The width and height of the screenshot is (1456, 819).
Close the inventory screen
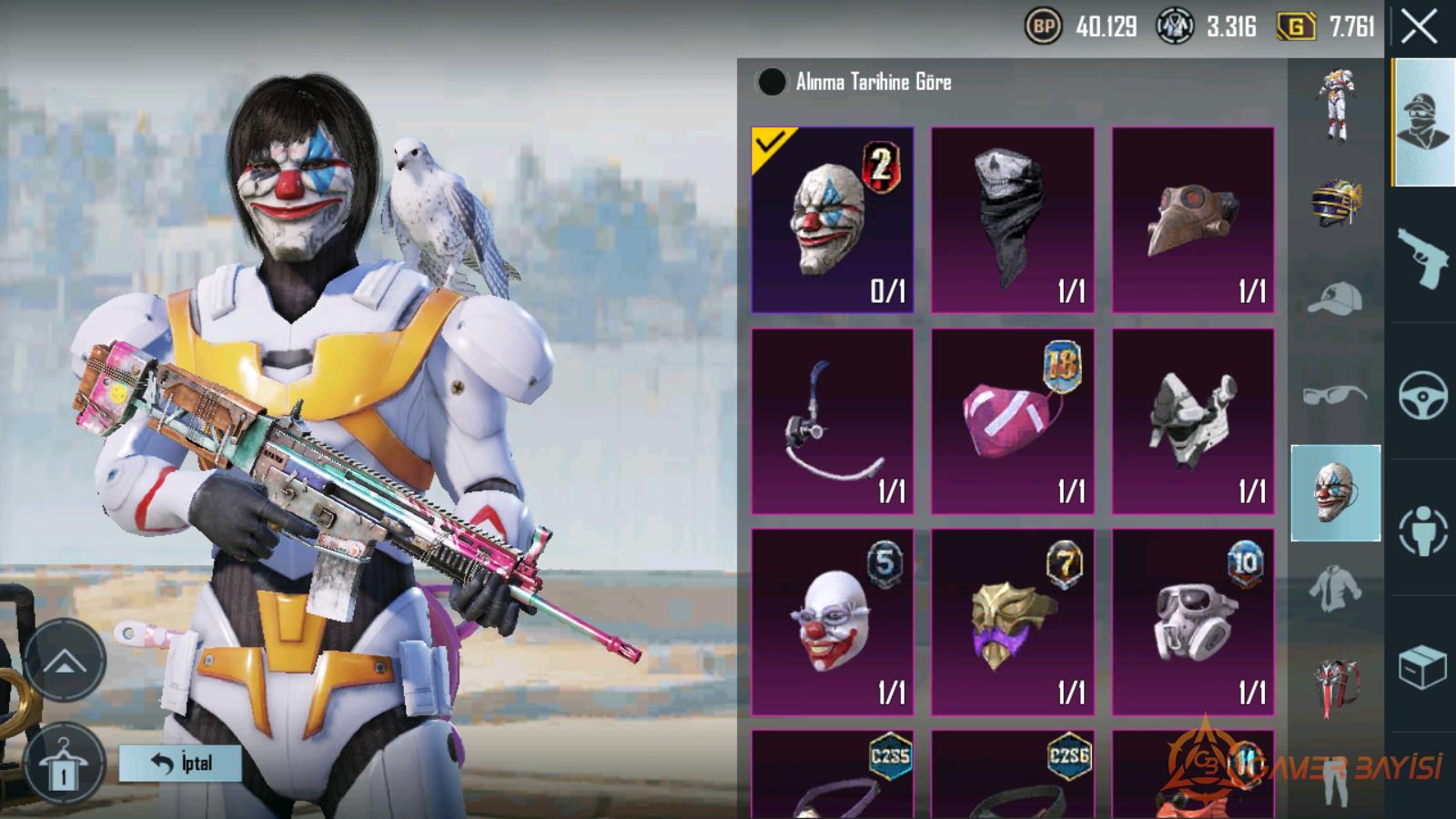click(x=1419, y=27)
